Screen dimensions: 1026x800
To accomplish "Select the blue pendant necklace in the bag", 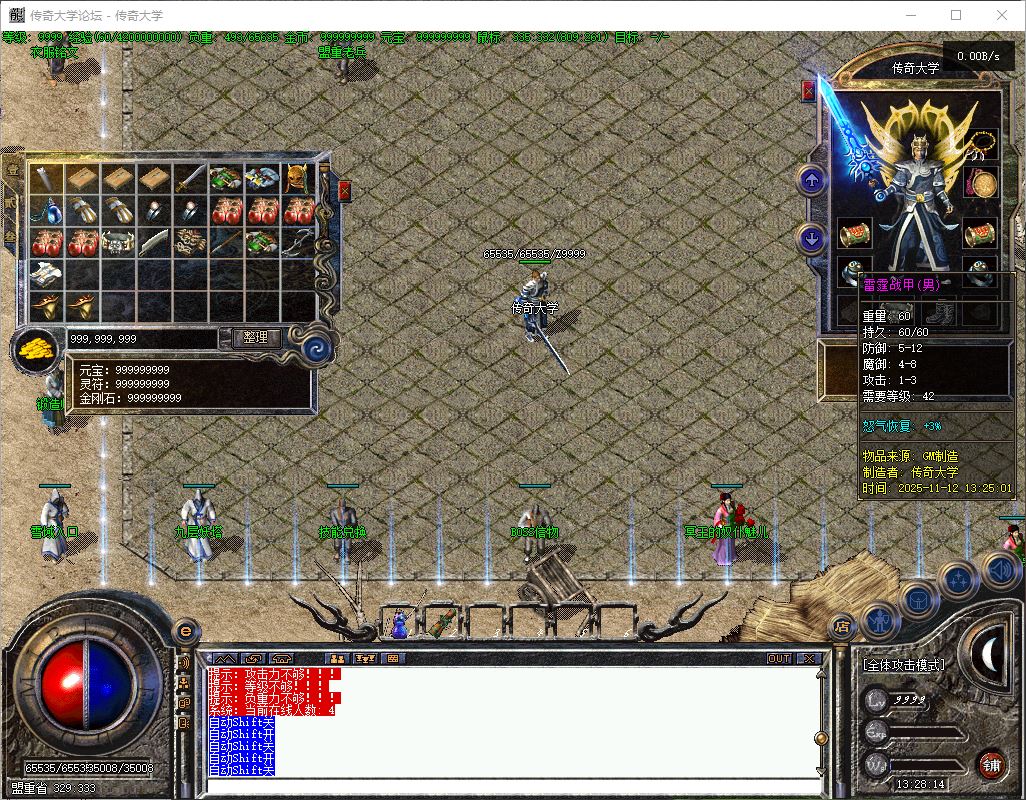I will [x=48, y=211].
